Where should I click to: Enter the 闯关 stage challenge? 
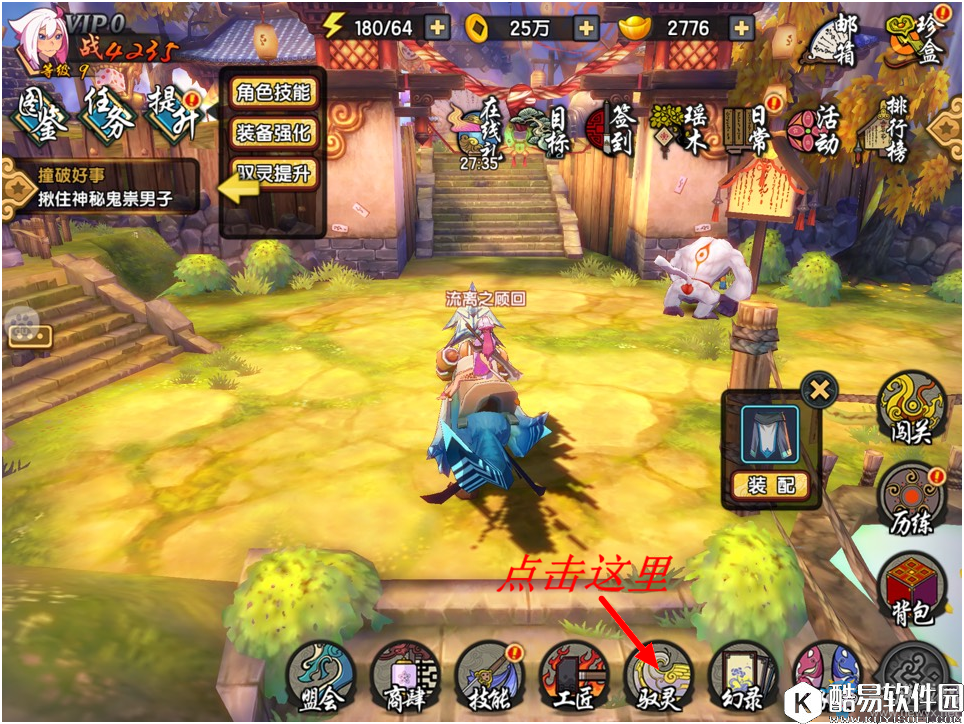coord(911,407)
